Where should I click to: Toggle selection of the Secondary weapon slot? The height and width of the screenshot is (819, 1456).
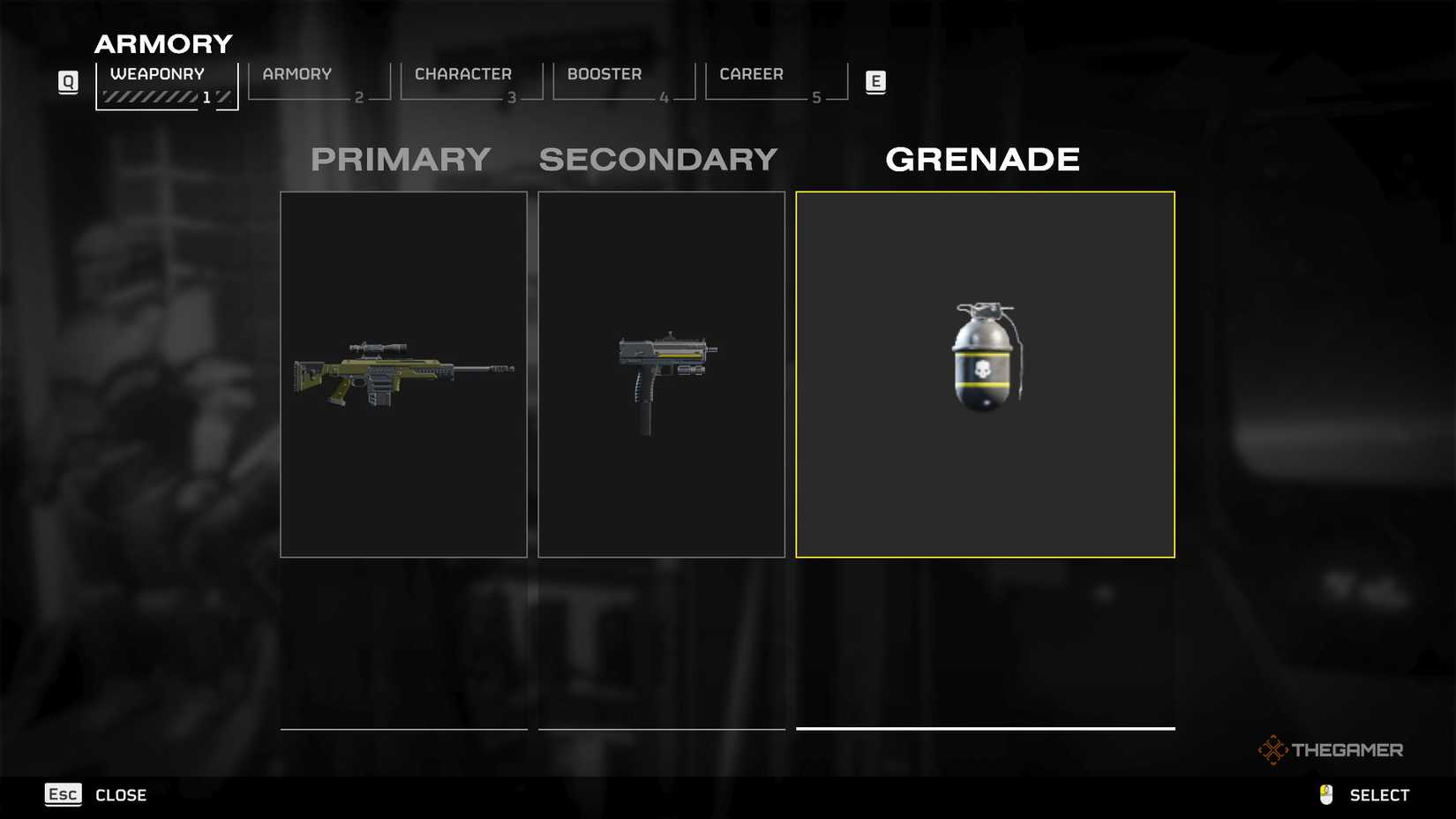click(x=661, y=373)
